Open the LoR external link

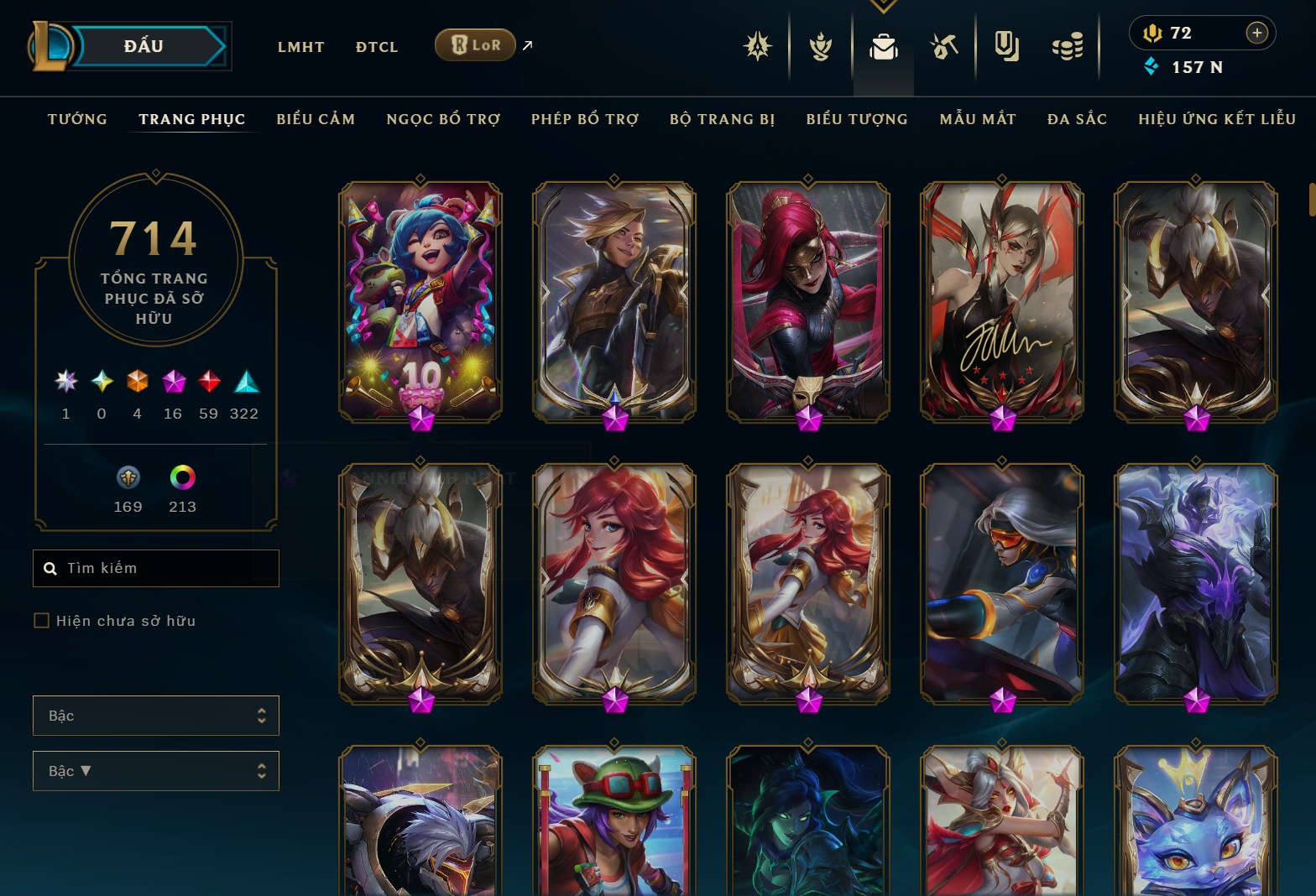(476, 45)
